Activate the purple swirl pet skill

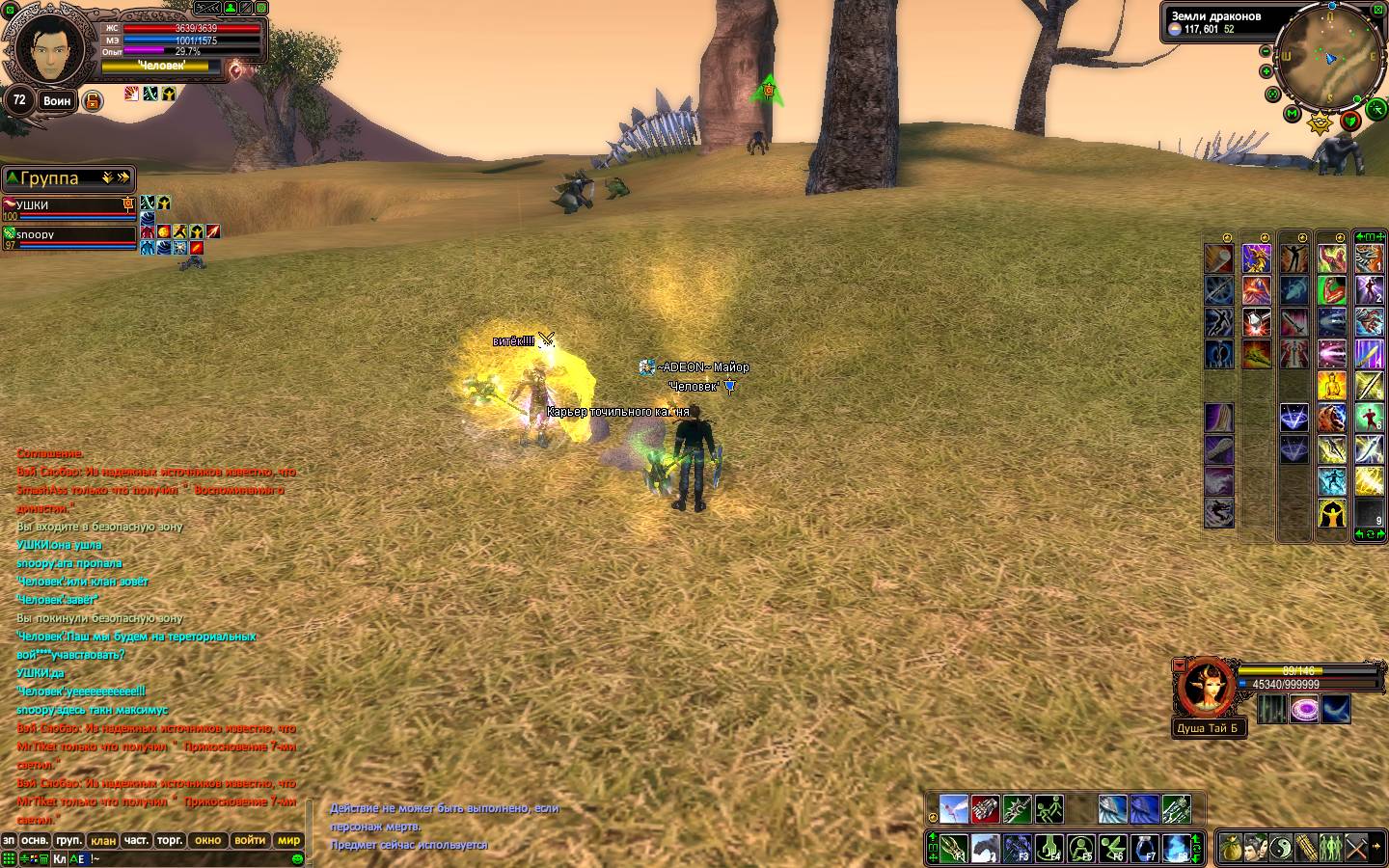pos(1304,710)
